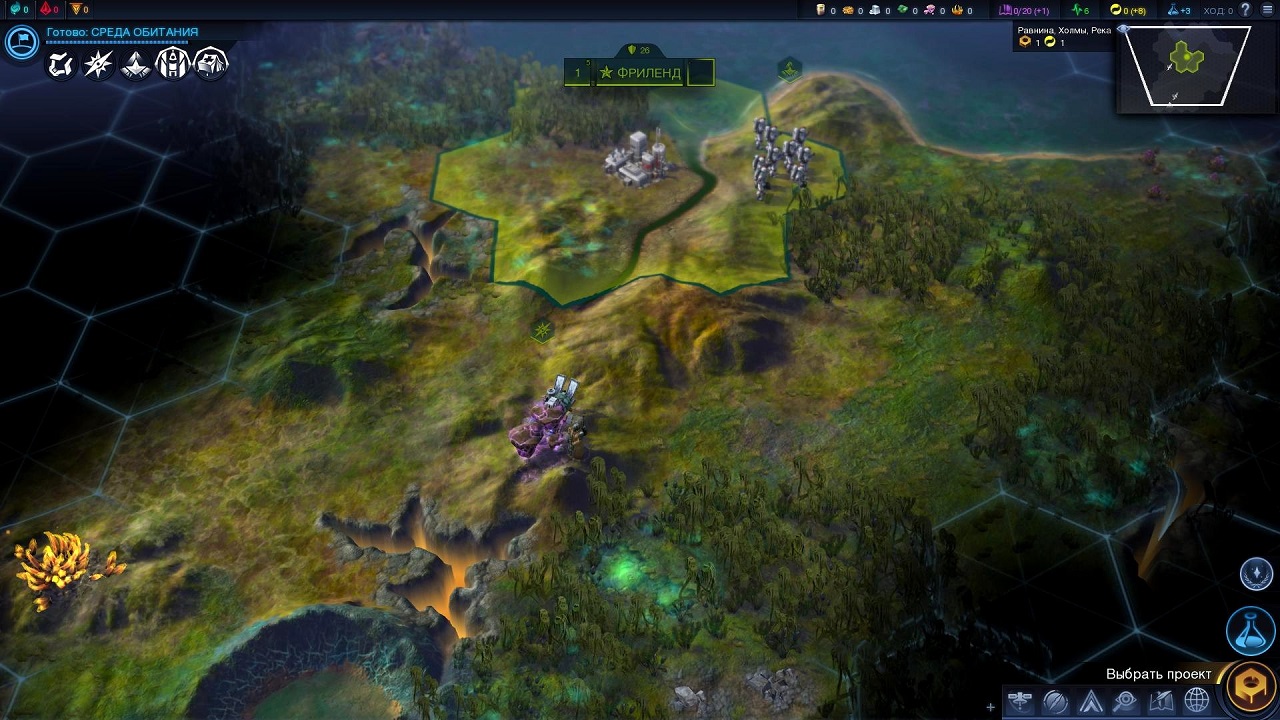Viewport: 1280px width, 720px height.
Task: Click the blue flag icon beside the ready notice
Action: (x=21, y=42)
